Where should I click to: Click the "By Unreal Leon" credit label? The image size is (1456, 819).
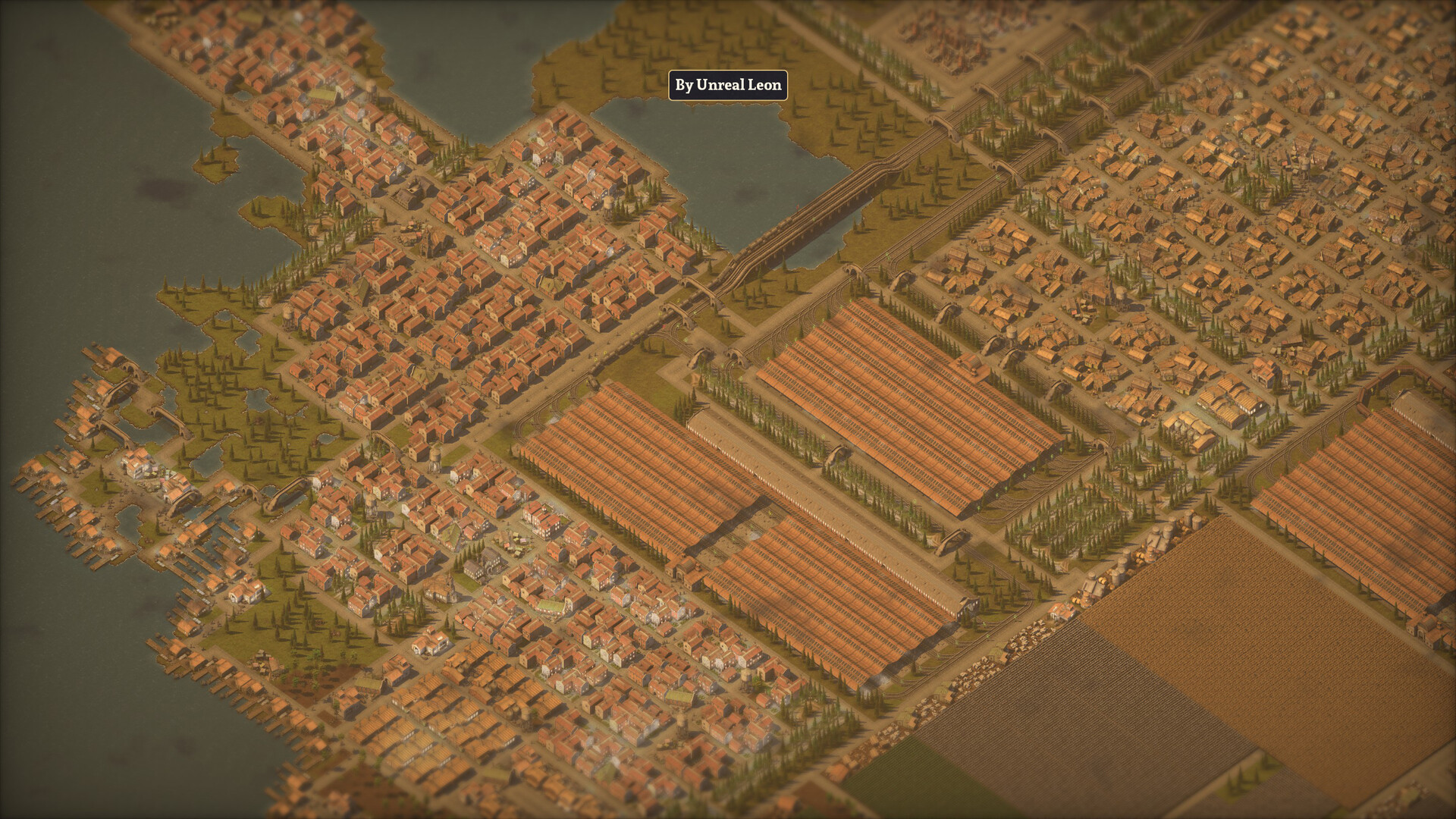727,85
